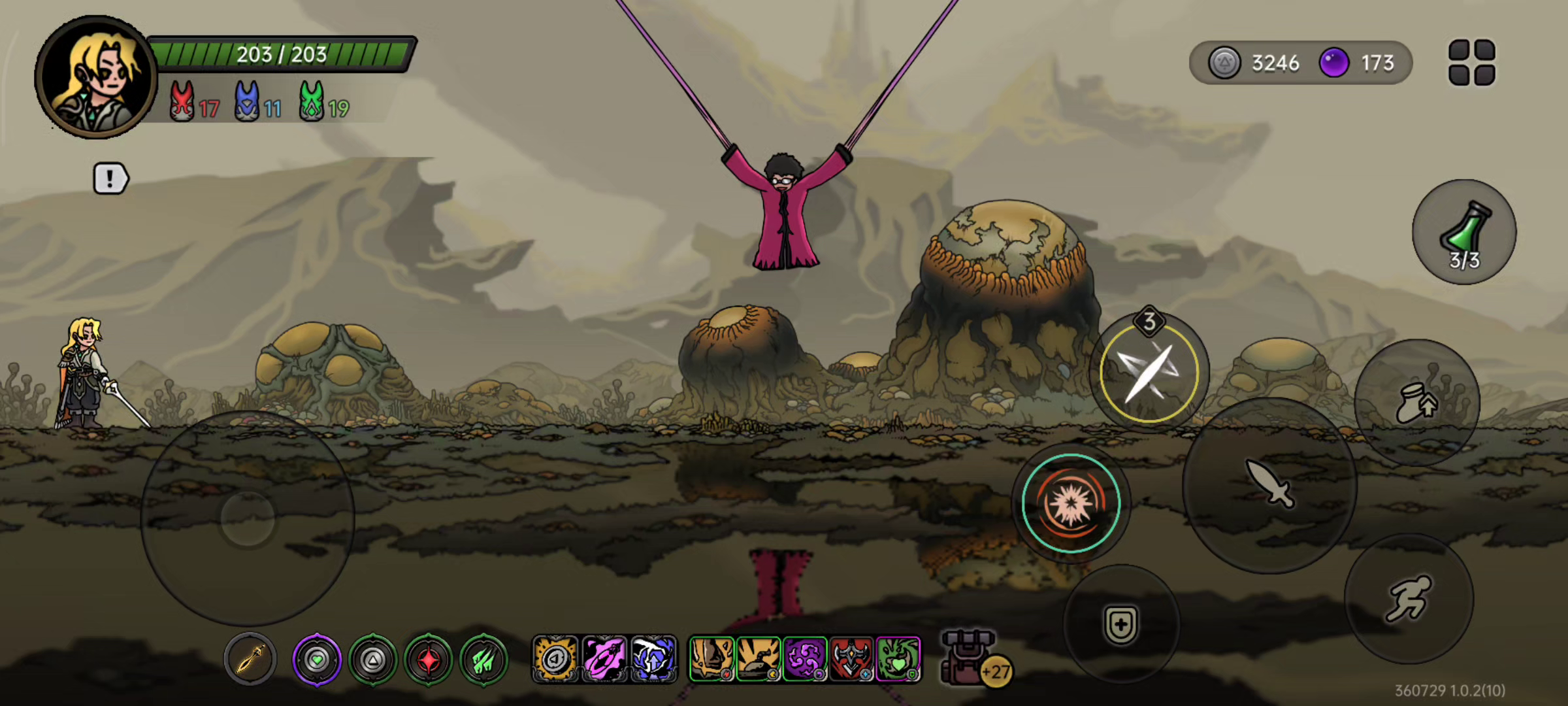Select the green claw slash relic
This screenshot has height=706, width=1568.
(484, 660)
